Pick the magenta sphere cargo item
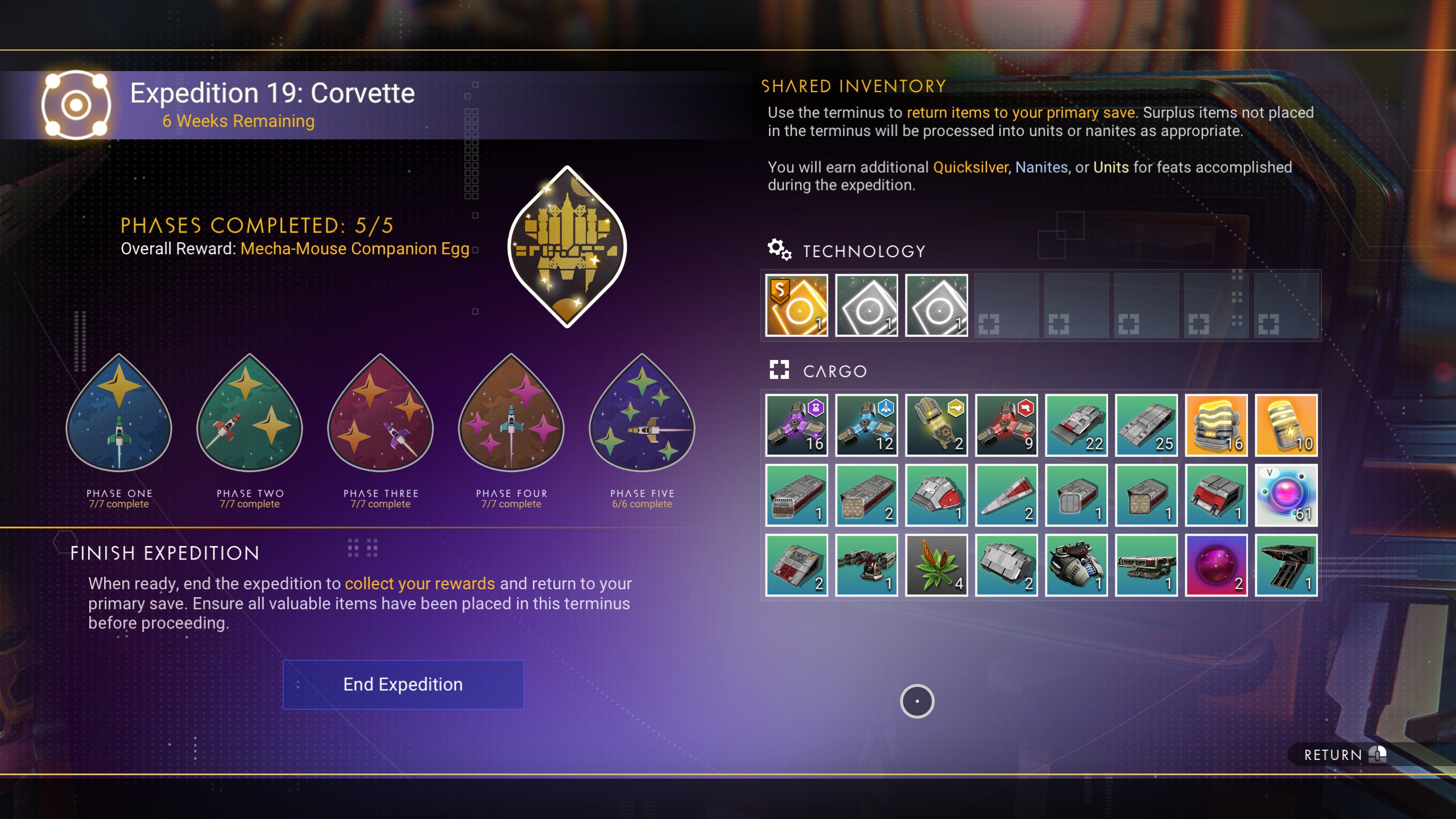Screen dimensions: 1456x819 coord(1216,565)
